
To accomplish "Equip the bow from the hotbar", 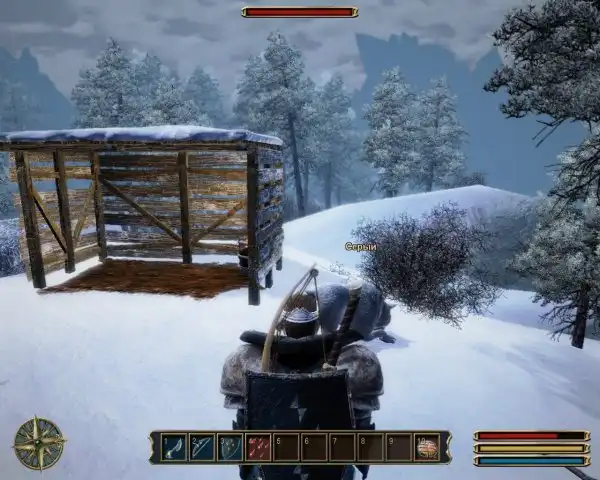I will click(x=202, y=447).
